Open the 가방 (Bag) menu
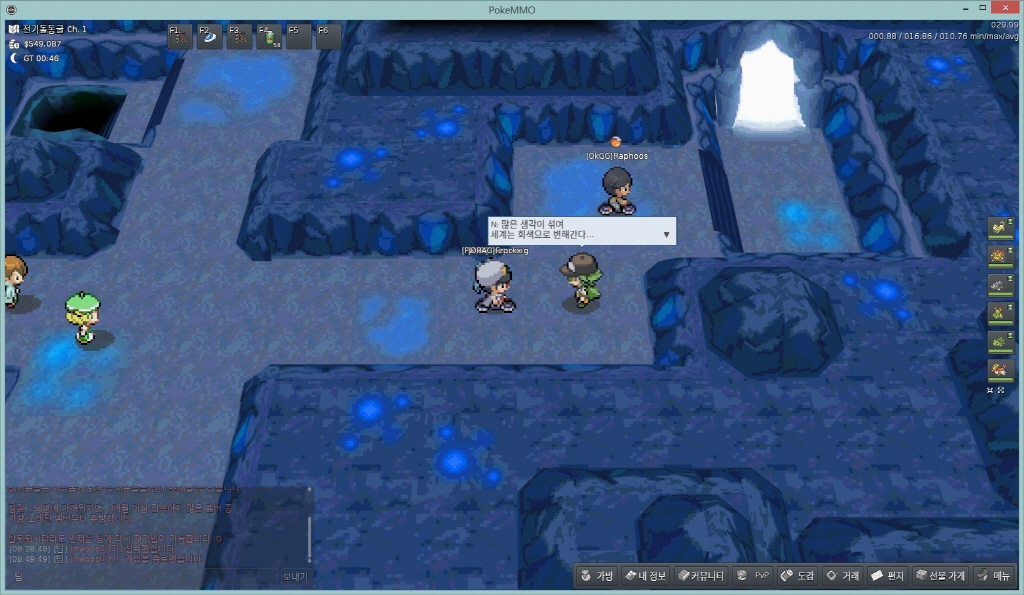The image size is (1024, 595). (x=595, y=576)
